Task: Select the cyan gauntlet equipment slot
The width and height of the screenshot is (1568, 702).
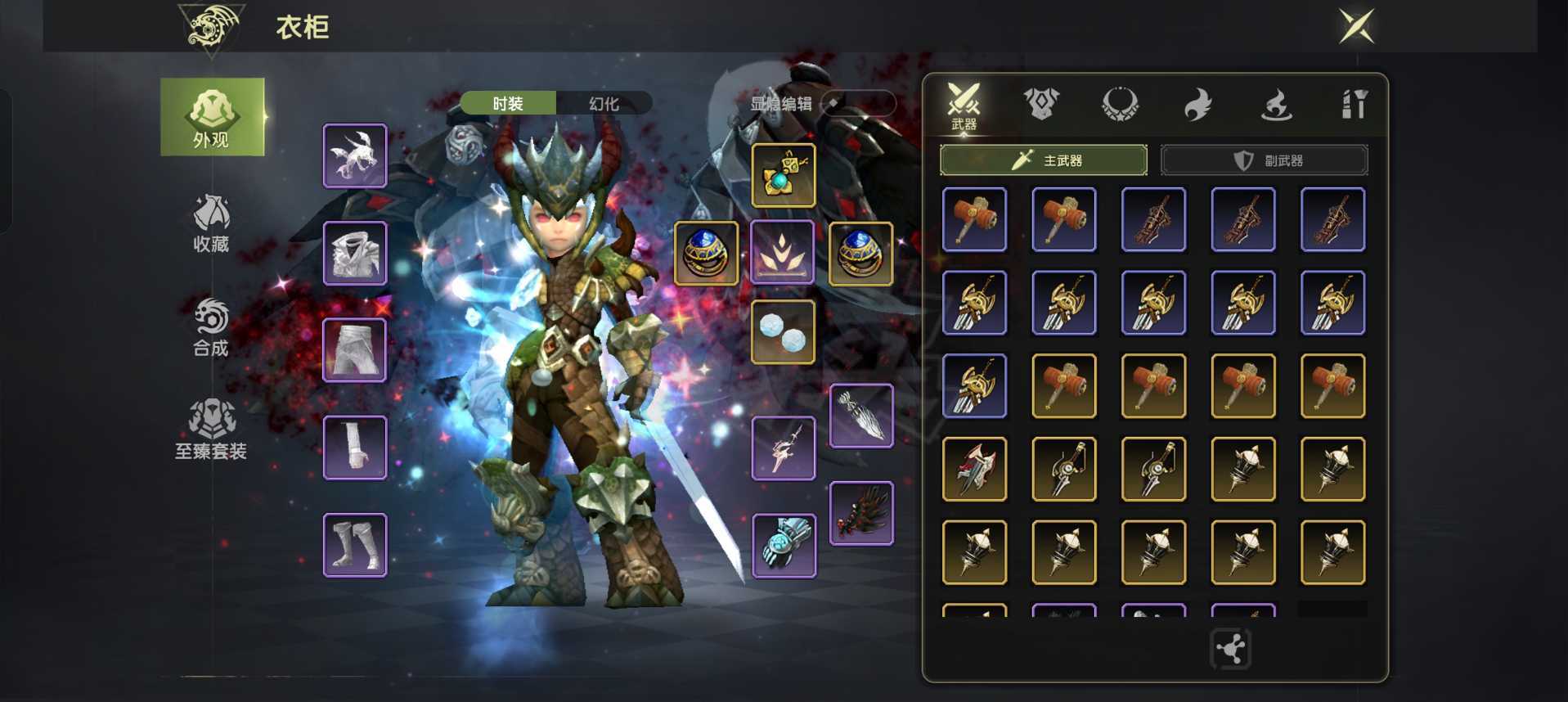Action: pos(784,545)
